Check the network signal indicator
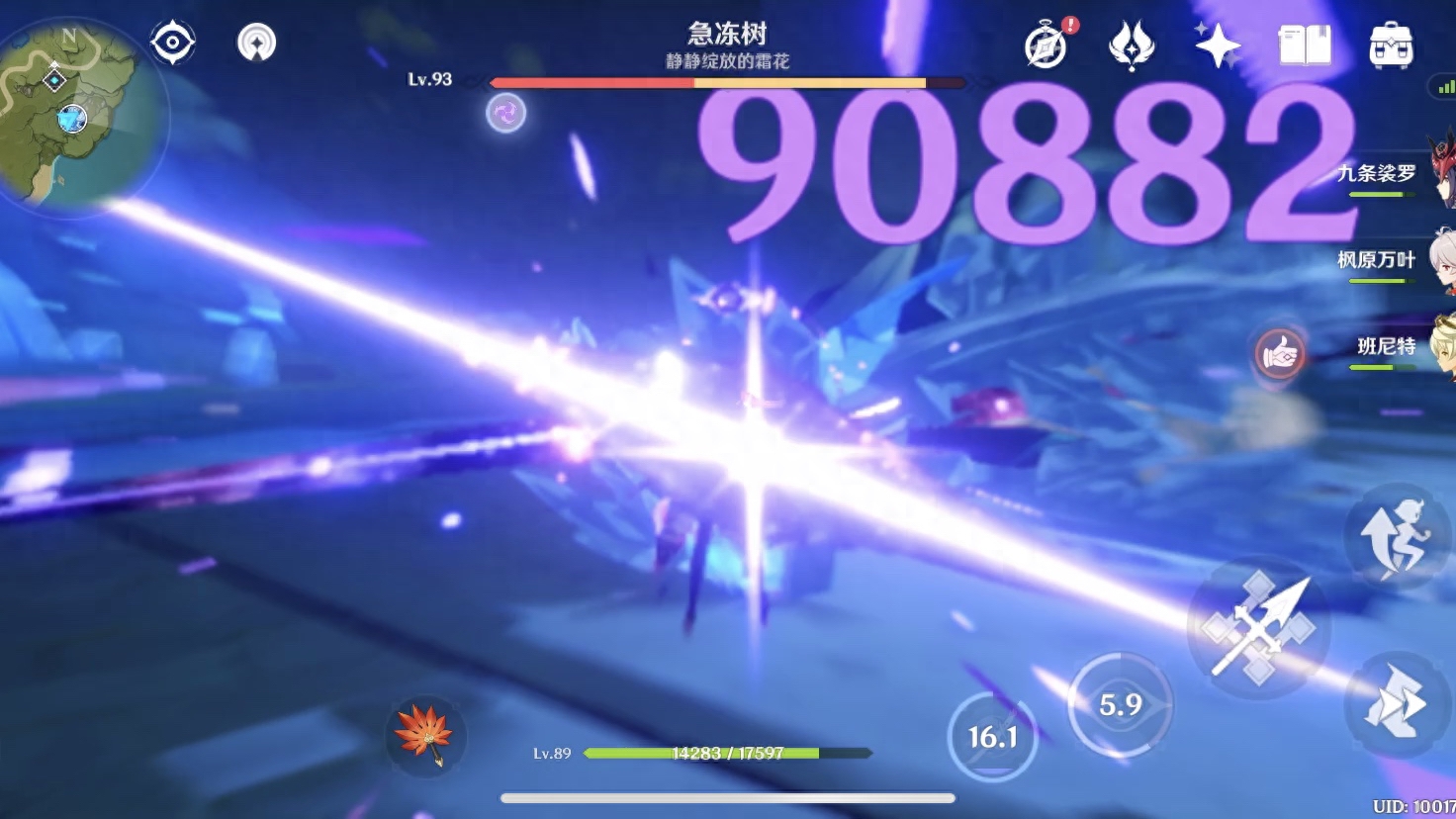Viewport: 1456px width, 819px height. pyautogui.click(x=1444, y=86)
